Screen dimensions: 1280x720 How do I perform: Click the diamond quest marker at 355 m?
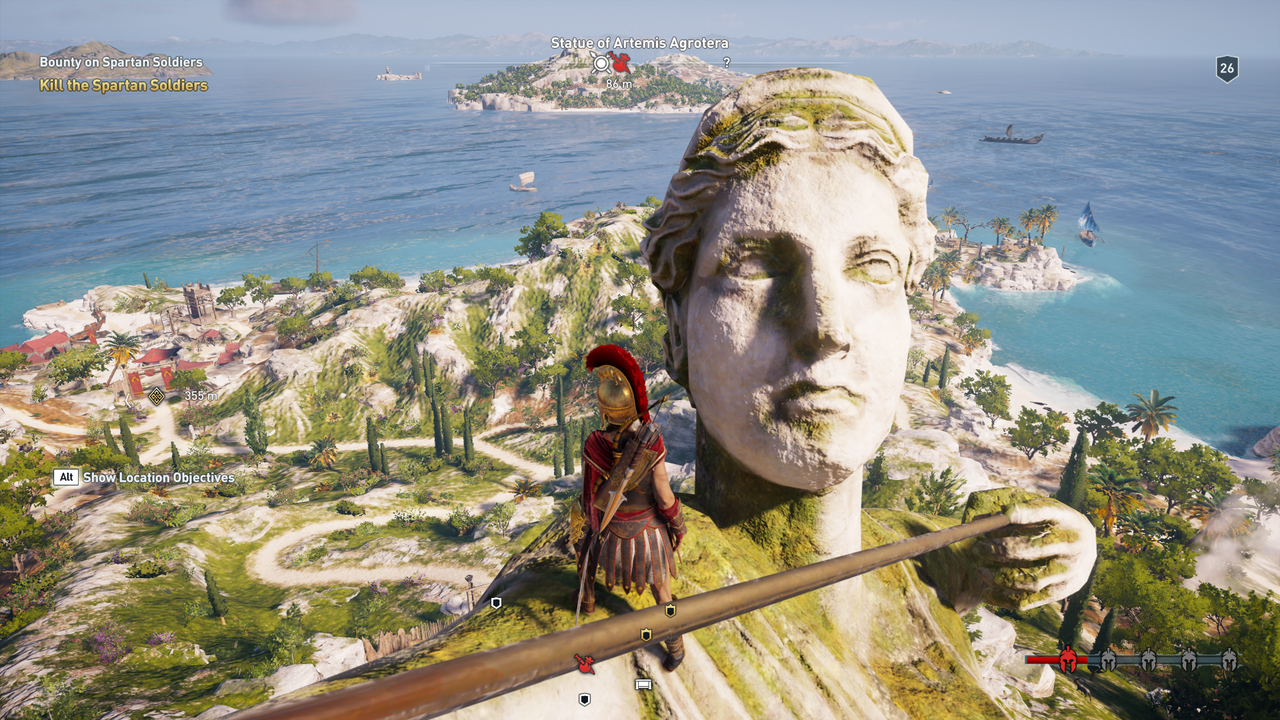coord(156,396)
